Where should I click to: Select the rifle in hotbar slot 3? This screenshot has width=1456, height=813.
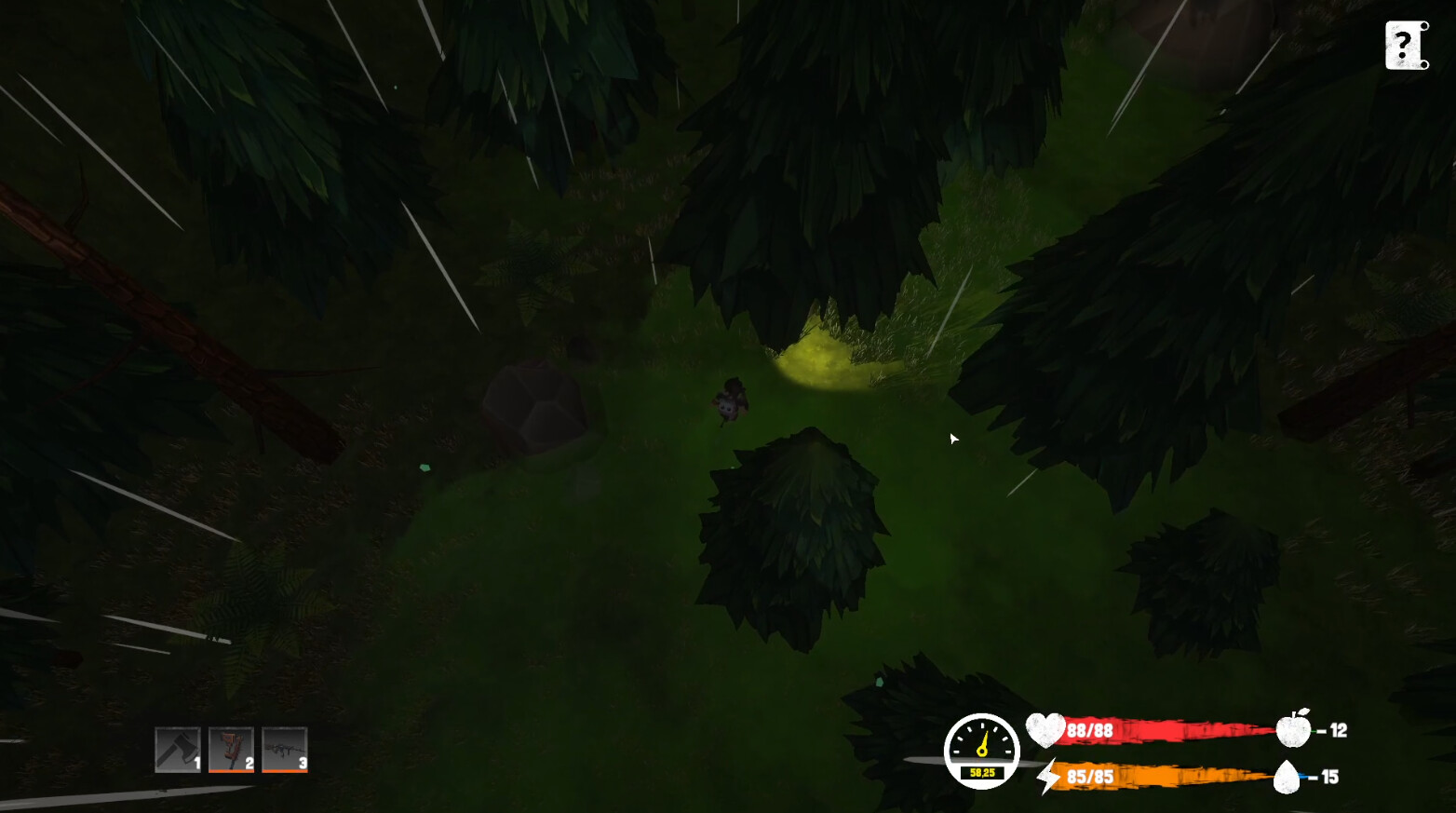[x=284, y=748]
